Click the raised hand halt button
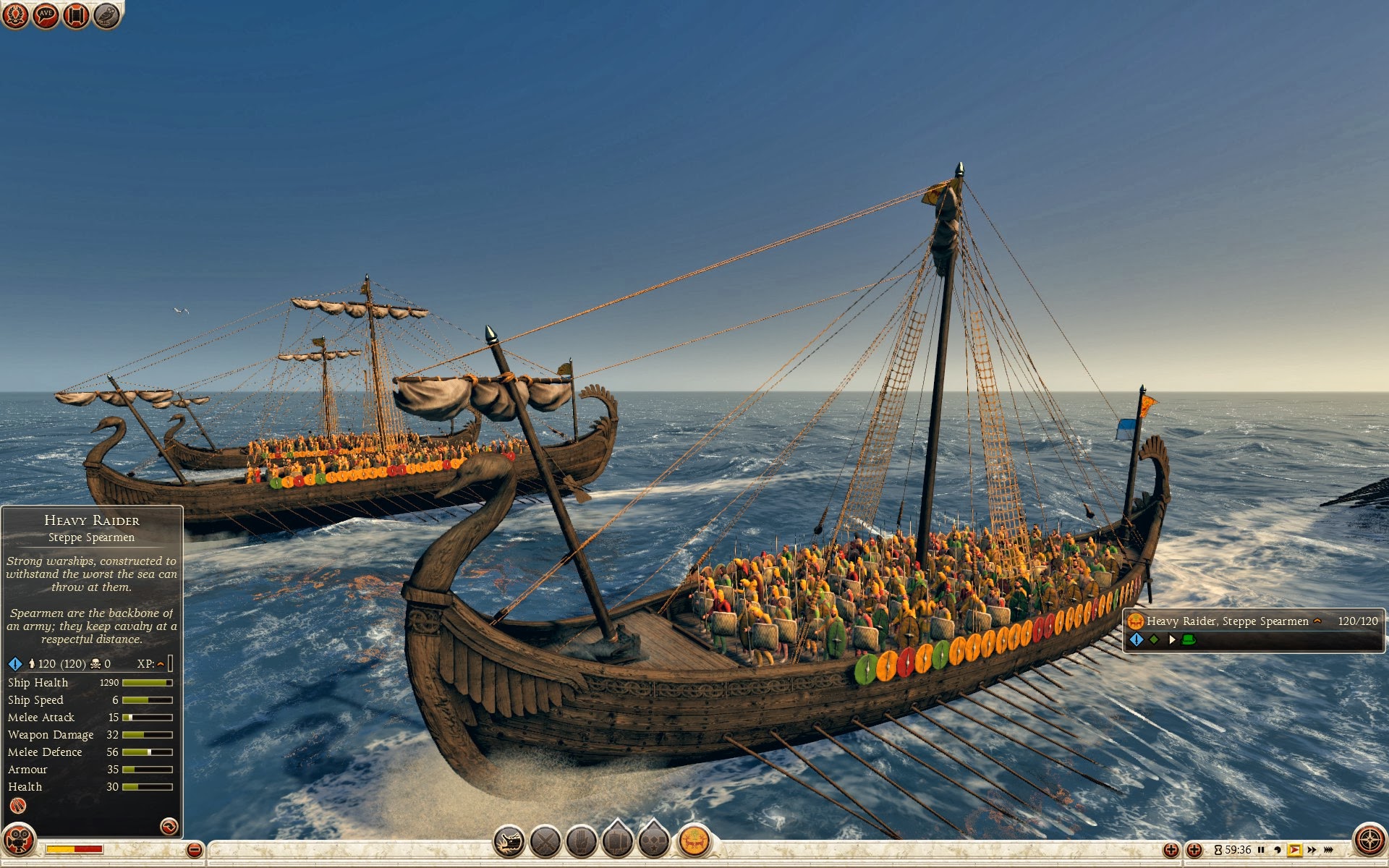Viewport: 1389px width, 868px height. coord(581,842)
